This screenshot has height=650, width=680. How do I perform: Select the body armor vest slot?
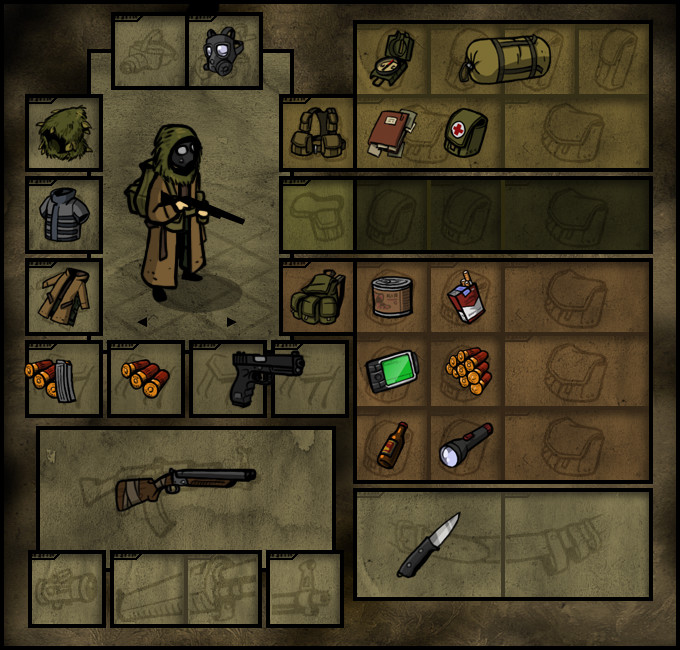64,215
